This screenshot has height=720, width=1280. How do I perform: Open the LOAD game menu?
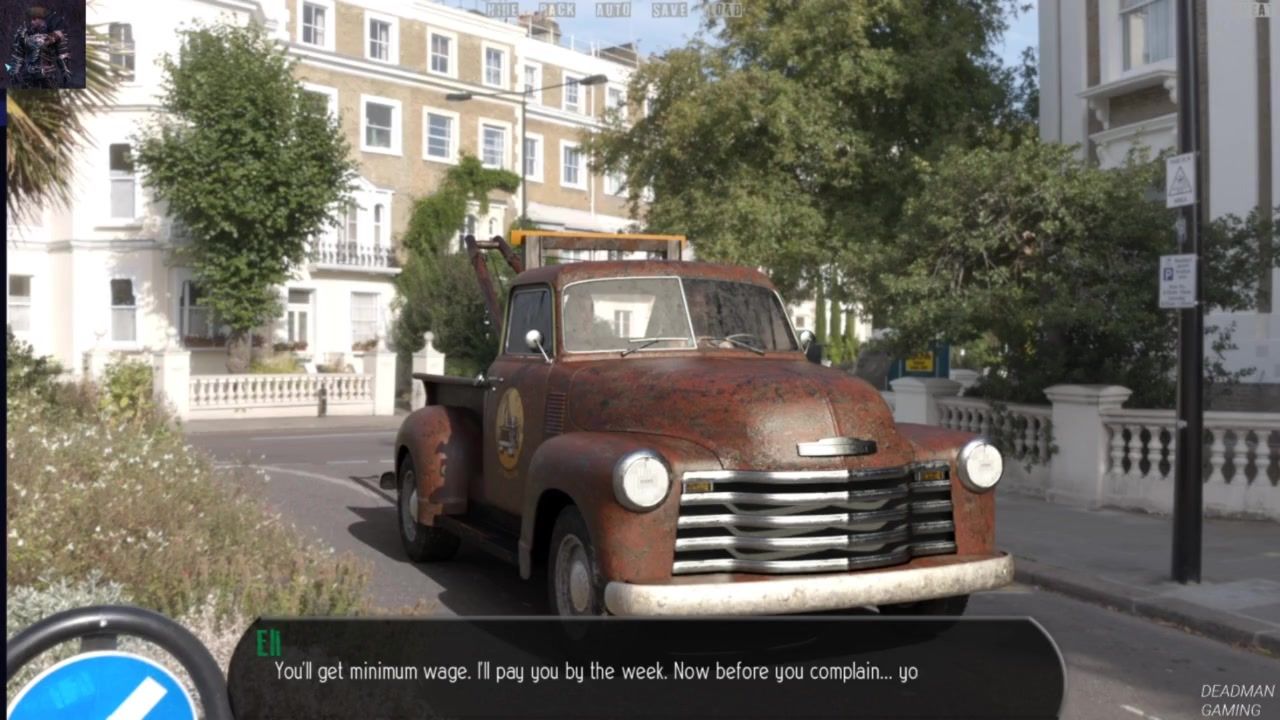tap(724, 10)
